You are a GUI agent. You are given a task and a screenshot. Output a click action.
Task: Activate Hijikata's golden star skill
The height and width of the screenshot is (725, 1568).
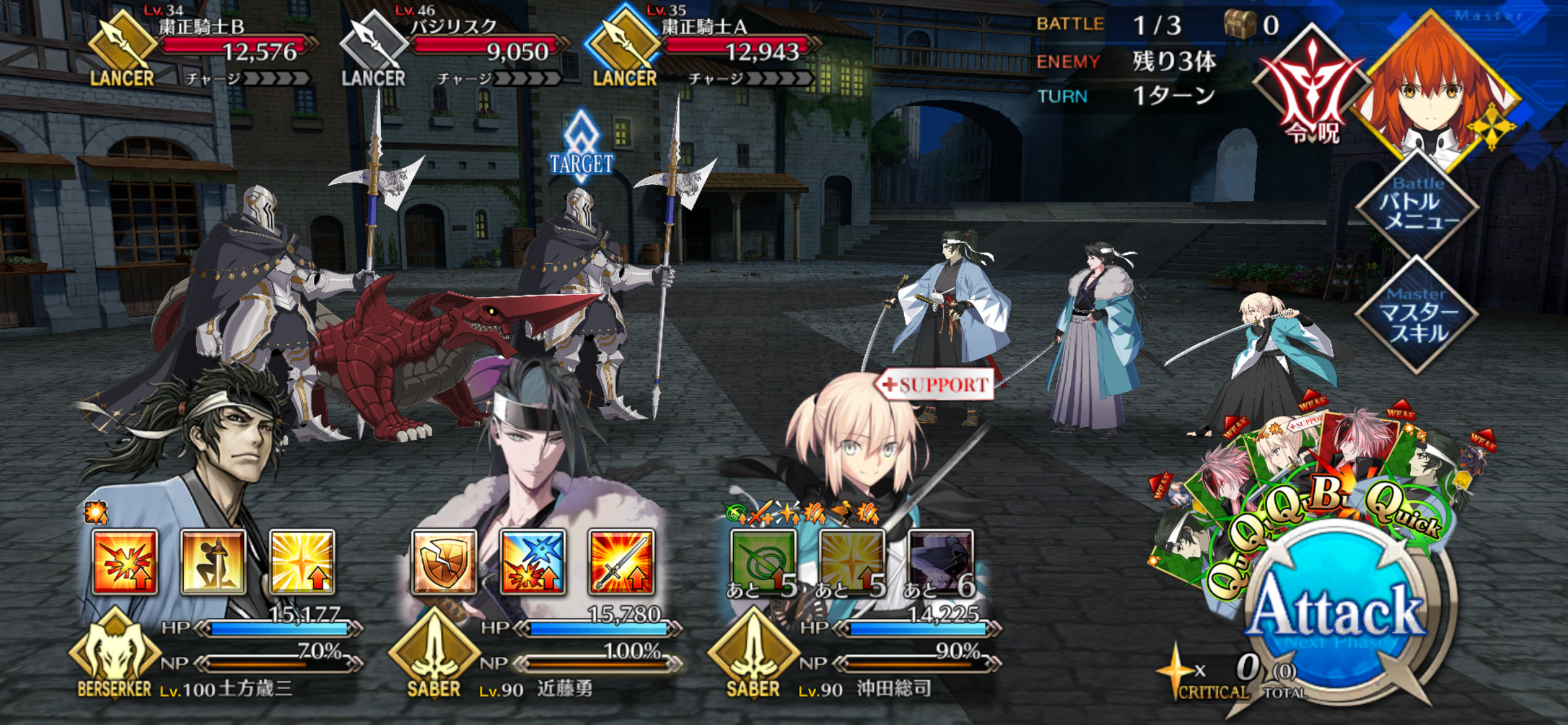point(302,562)
